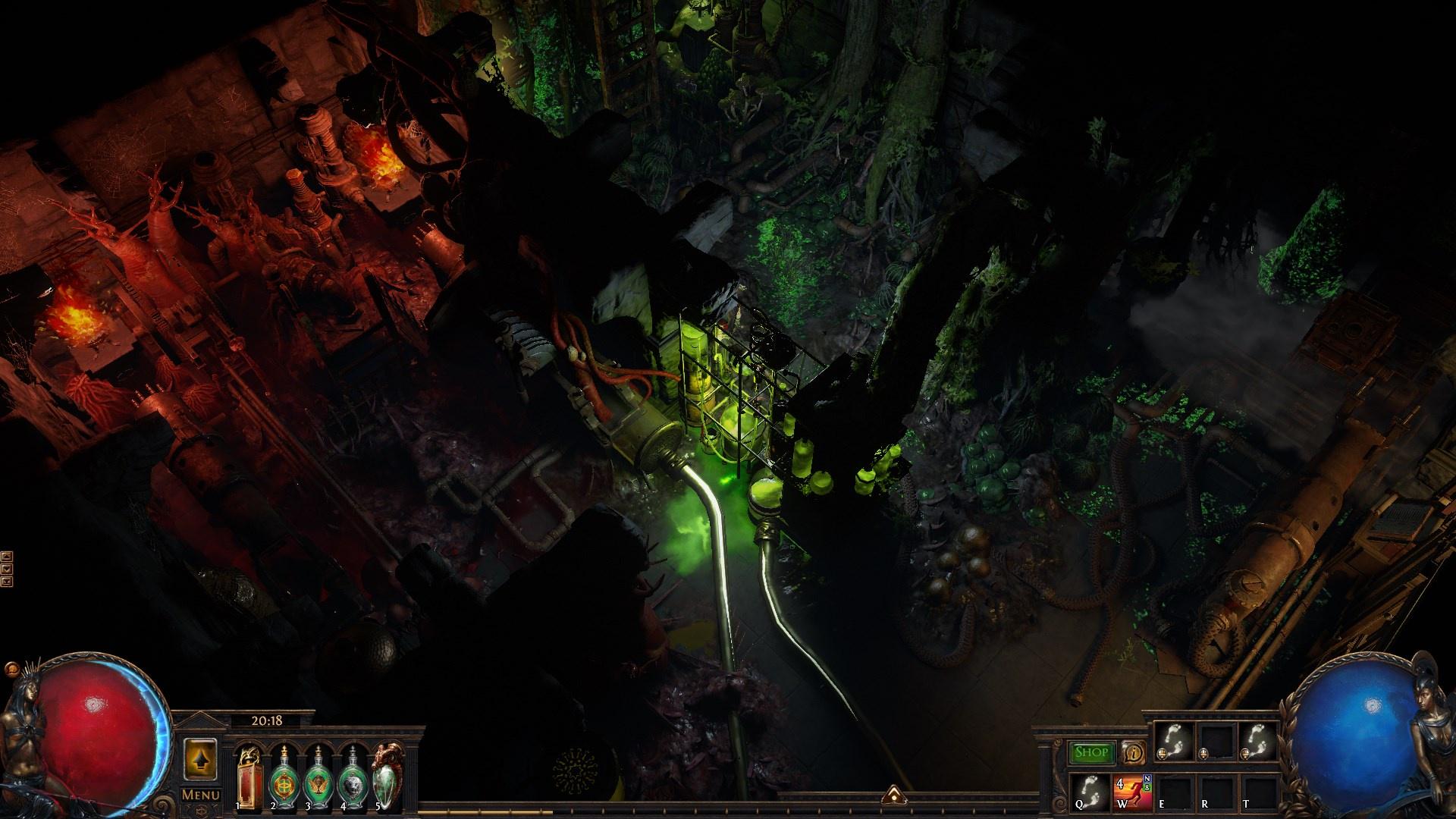Select the footprints move skill on Q
The width and height of the screenshot is (1456, 819).
[x=1090, y=790]
